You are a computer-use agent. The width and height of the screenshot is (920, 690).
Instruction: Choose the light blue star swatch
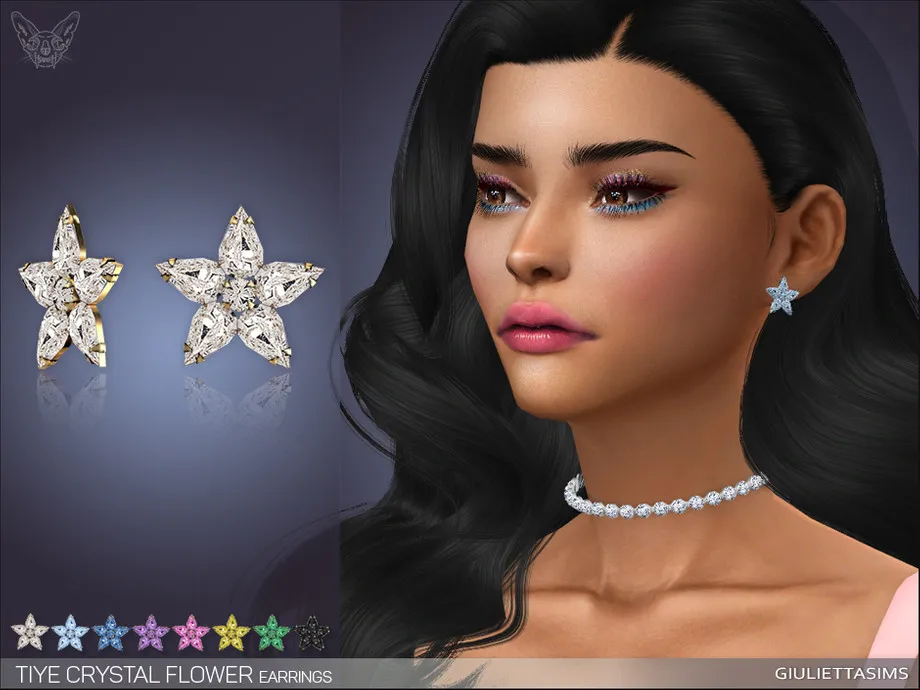[x=70, y=633]
